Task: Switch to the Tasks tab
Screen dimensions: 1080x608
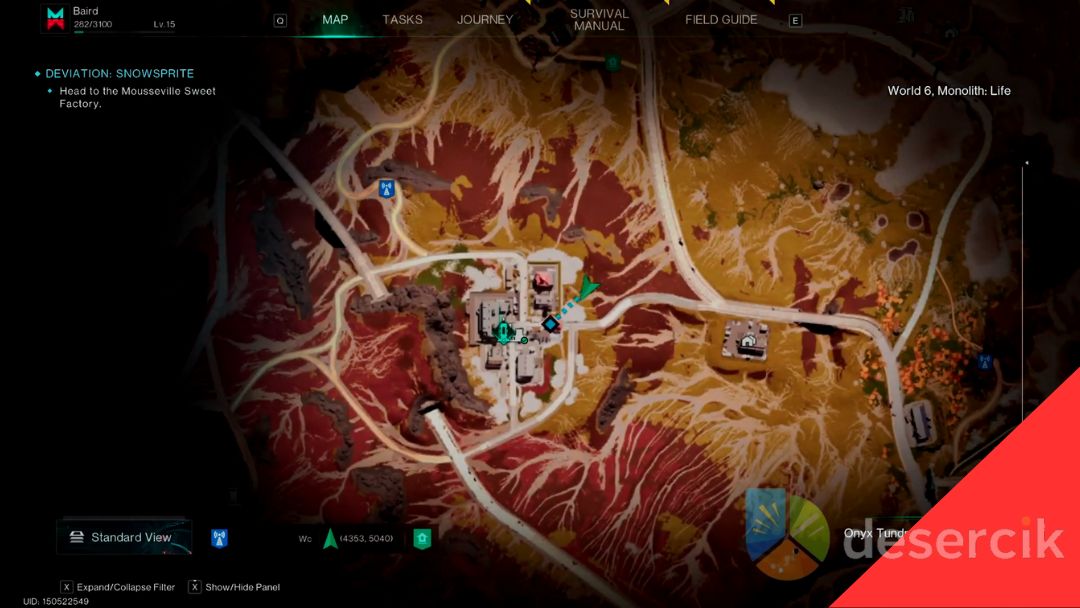Action: point(402,19)
